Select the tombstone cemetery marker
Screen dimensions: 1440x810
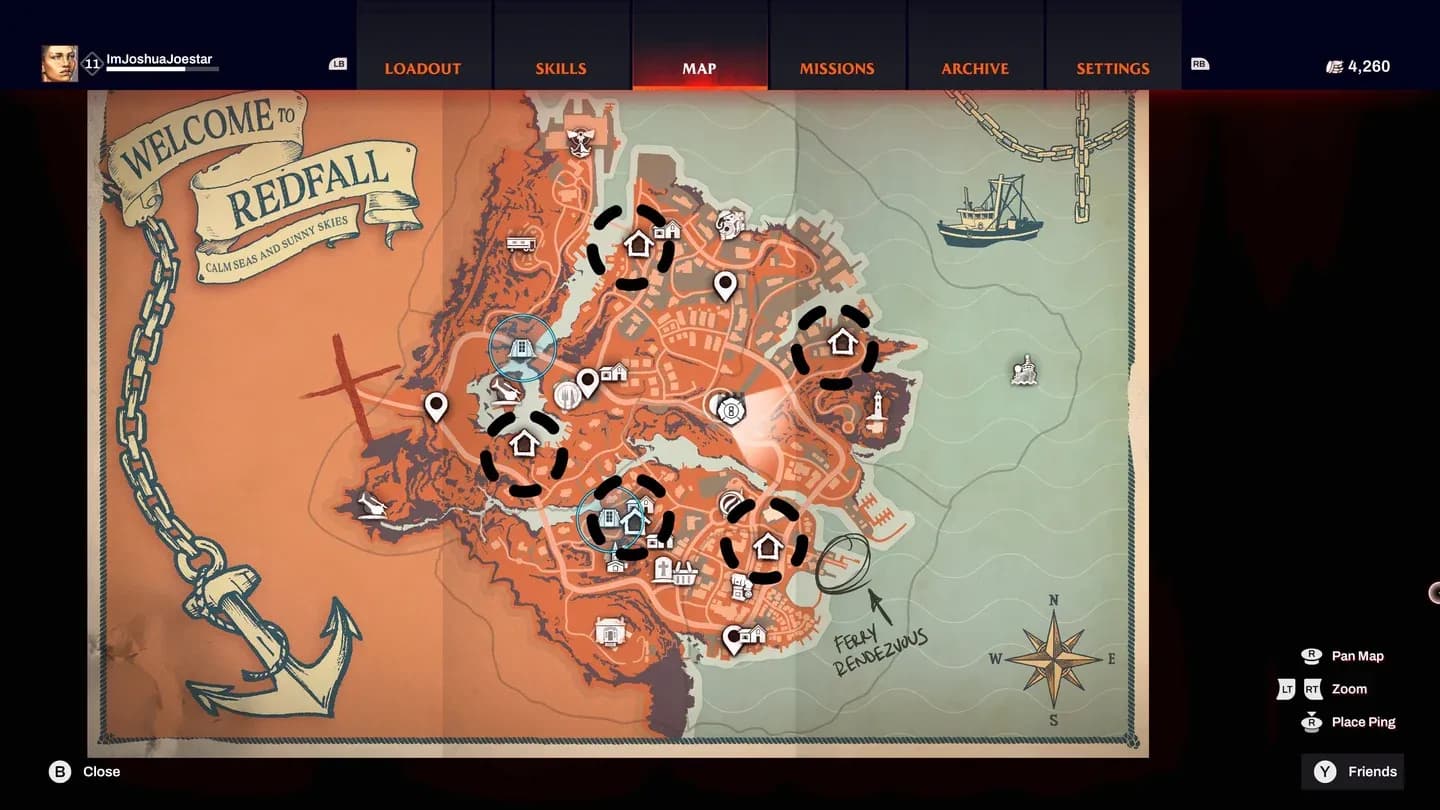tap(661, 571)
